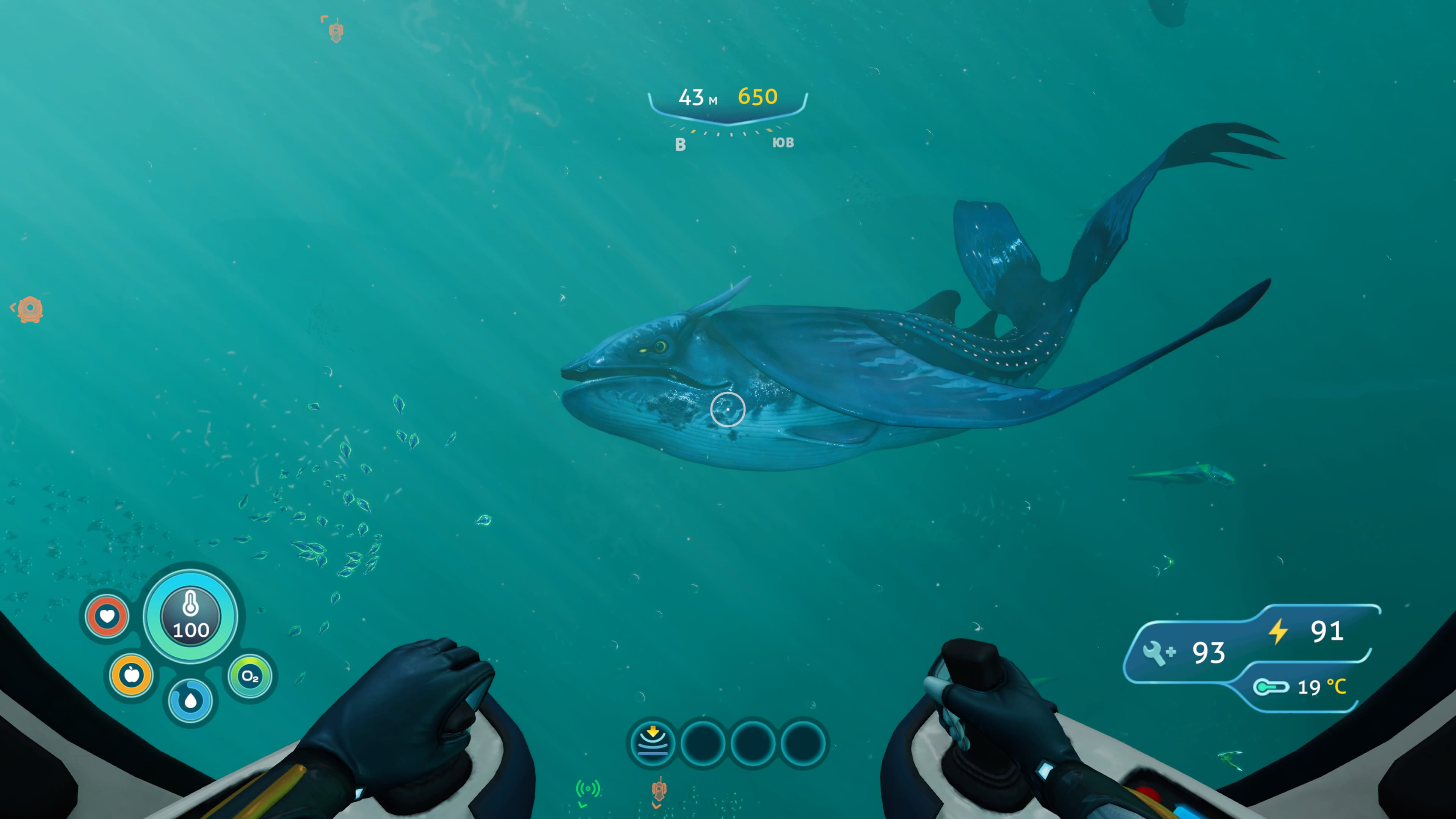Screen dimensions: 1456x819
Task: Click the O2 oxygen icon
Action: coord(250,676)
